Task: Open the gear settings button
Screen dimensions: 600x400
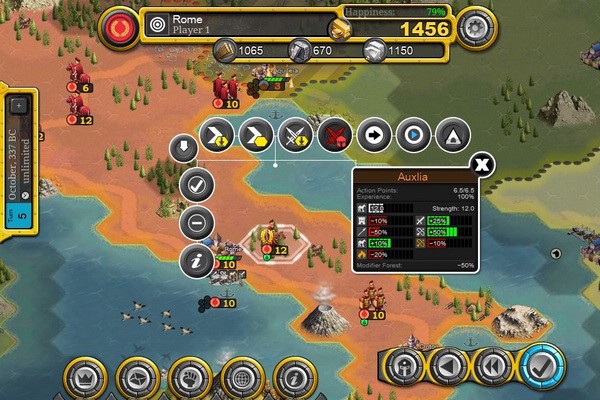Action: pos(476,28)
